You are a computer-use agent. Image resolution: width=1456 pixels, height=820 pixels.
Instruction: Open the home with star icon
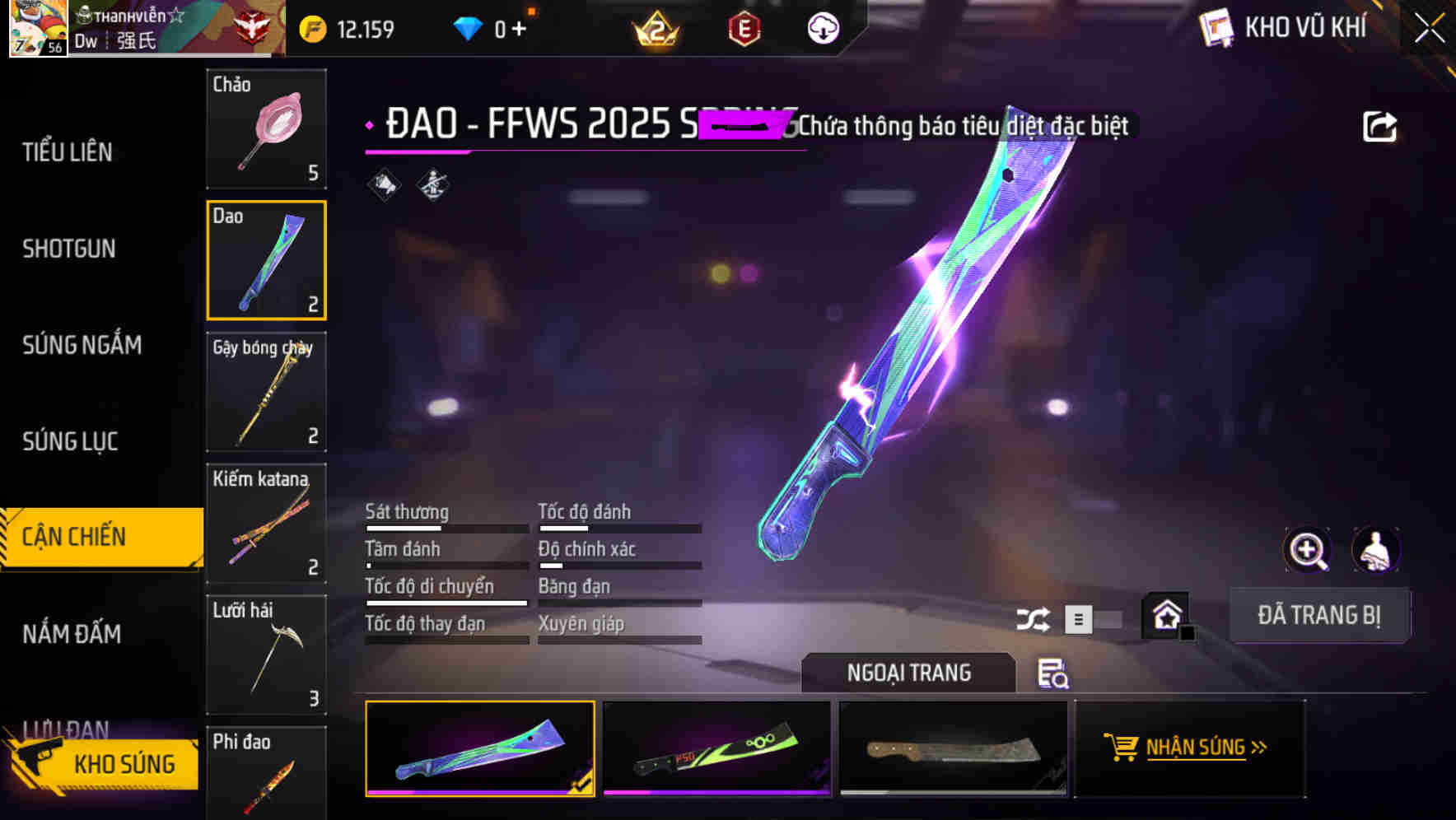click(1165, 615)
